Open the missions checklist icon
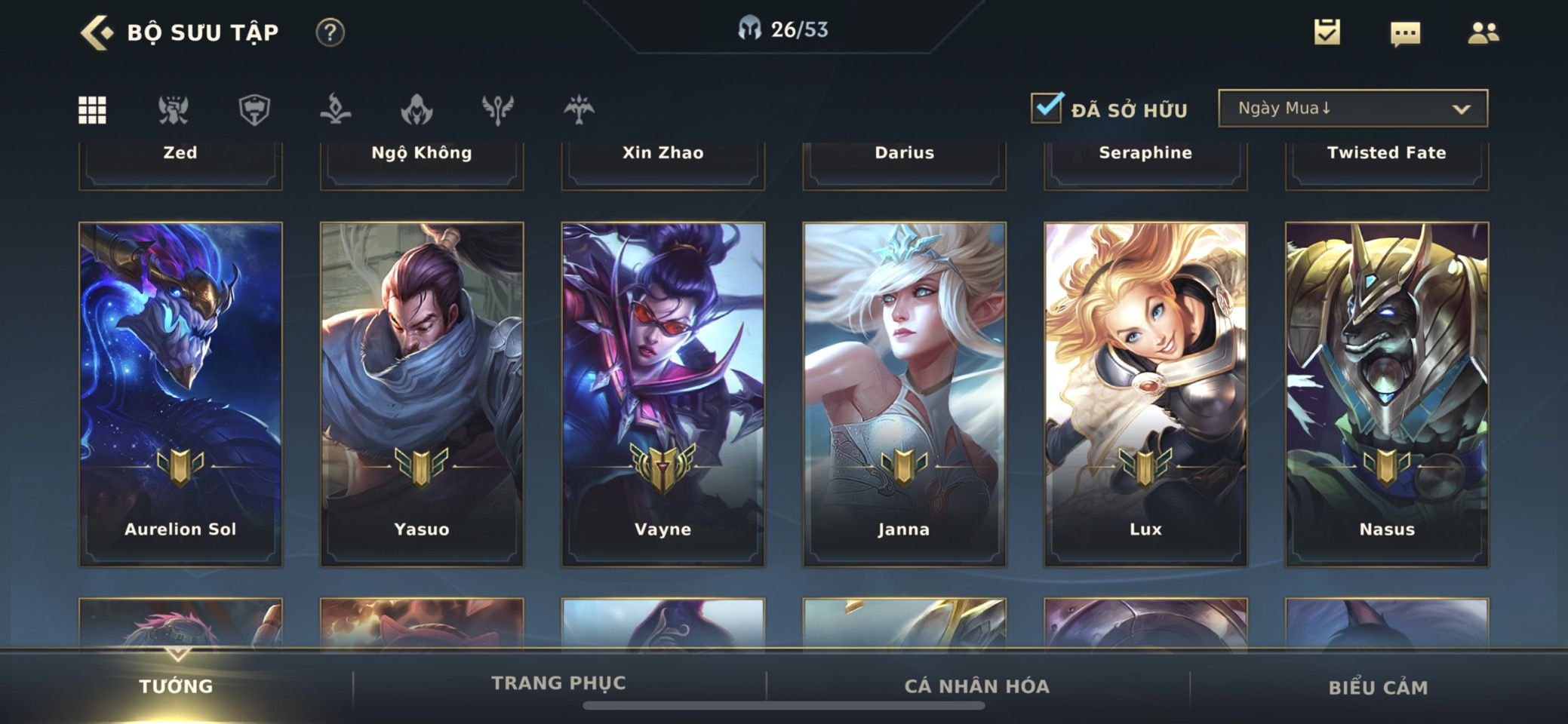This screenshot has width=1568, height=724. [1327, 32]
